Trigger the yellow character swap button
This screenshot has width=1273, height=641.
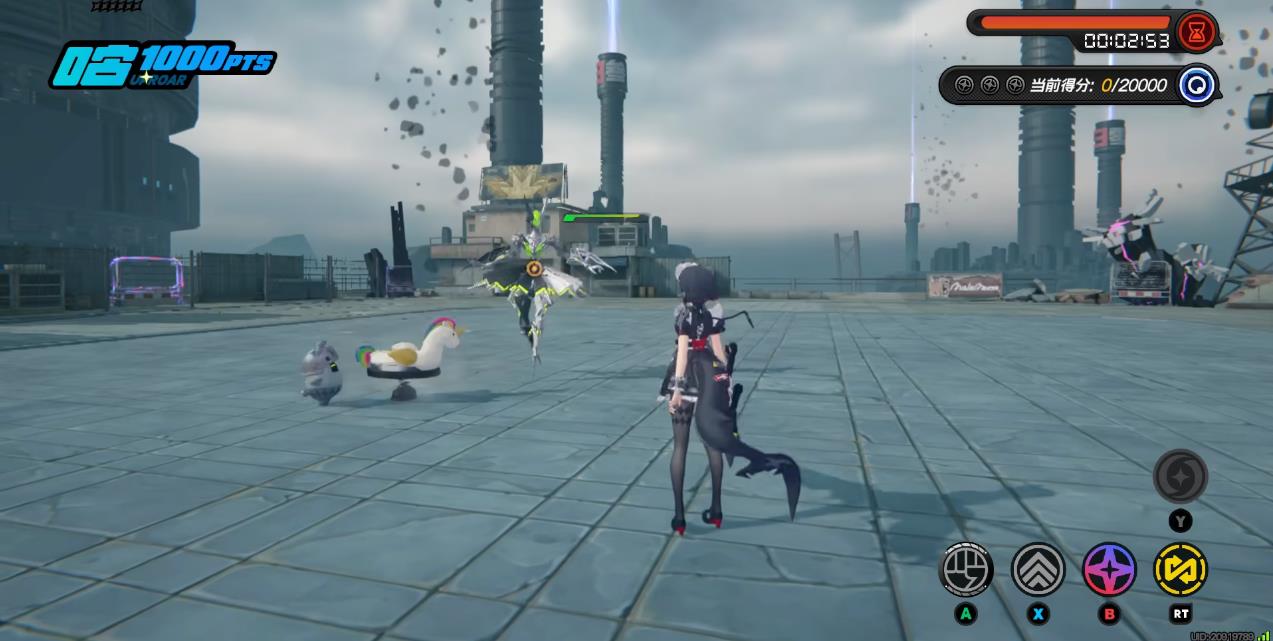1181,570
